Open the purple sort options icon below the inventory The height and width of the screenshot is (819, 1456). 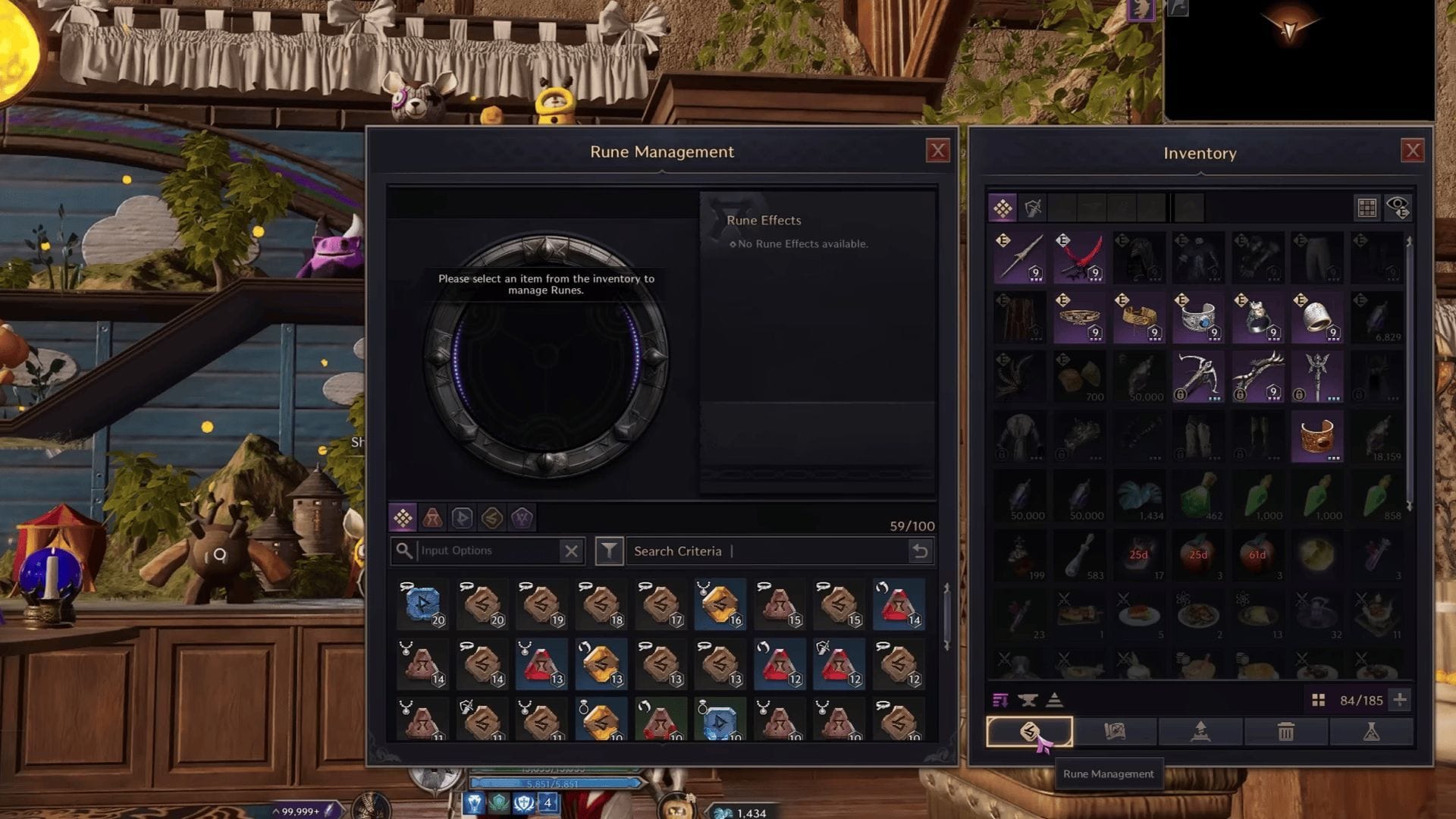coord(1000,700)
